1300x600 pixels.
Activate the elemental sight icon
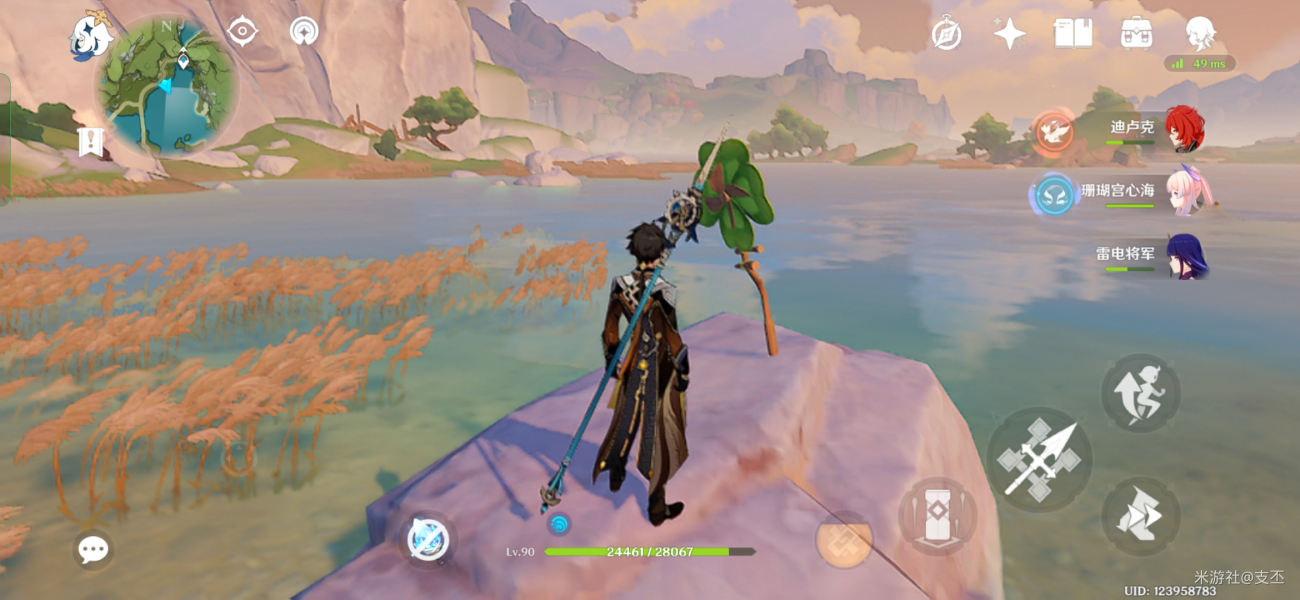tap(304, 32)
